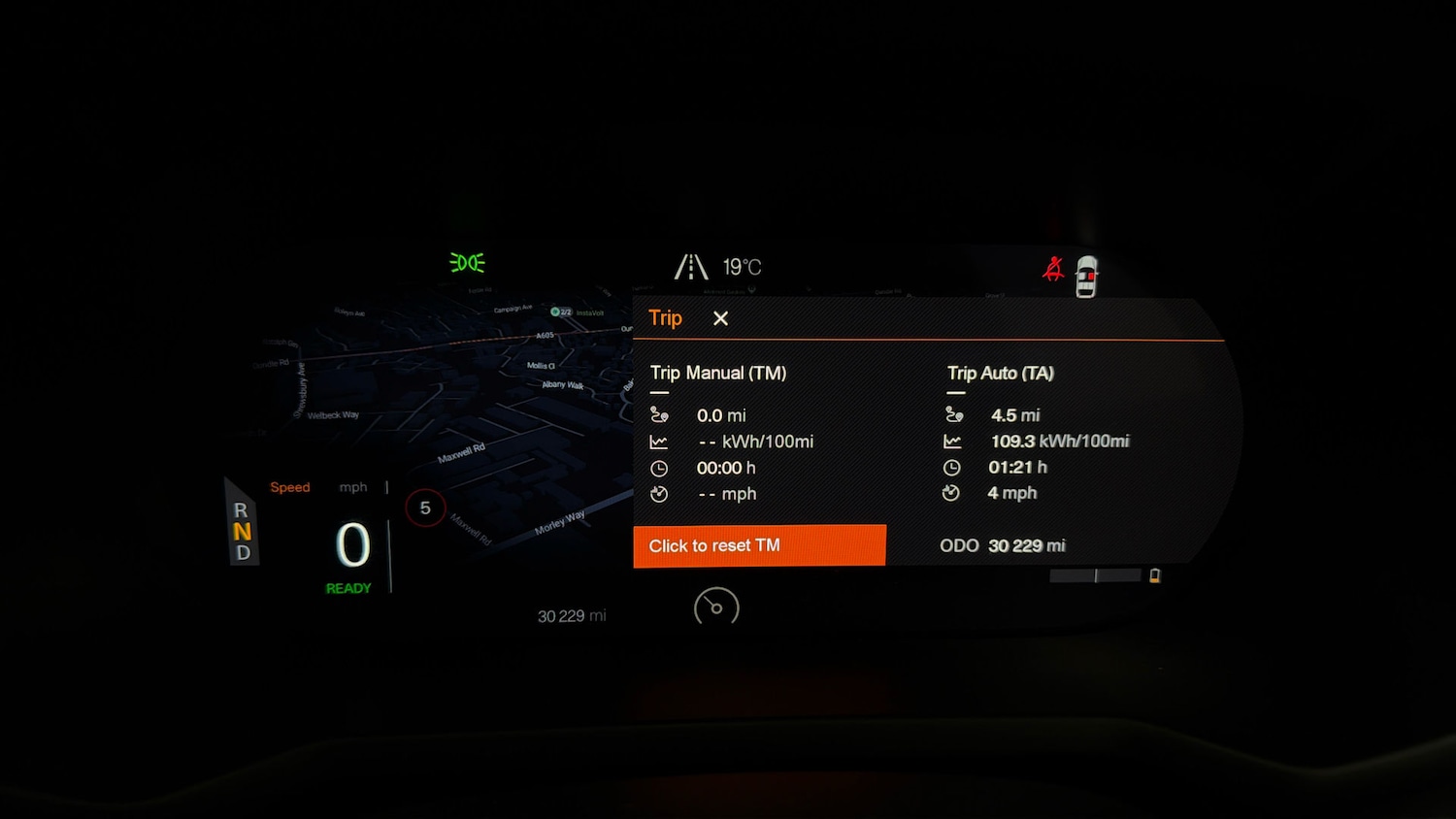Screen dimensions: 1456x819
Task: Click the clock icon next to 00:00 h
Action: (660, 467)
